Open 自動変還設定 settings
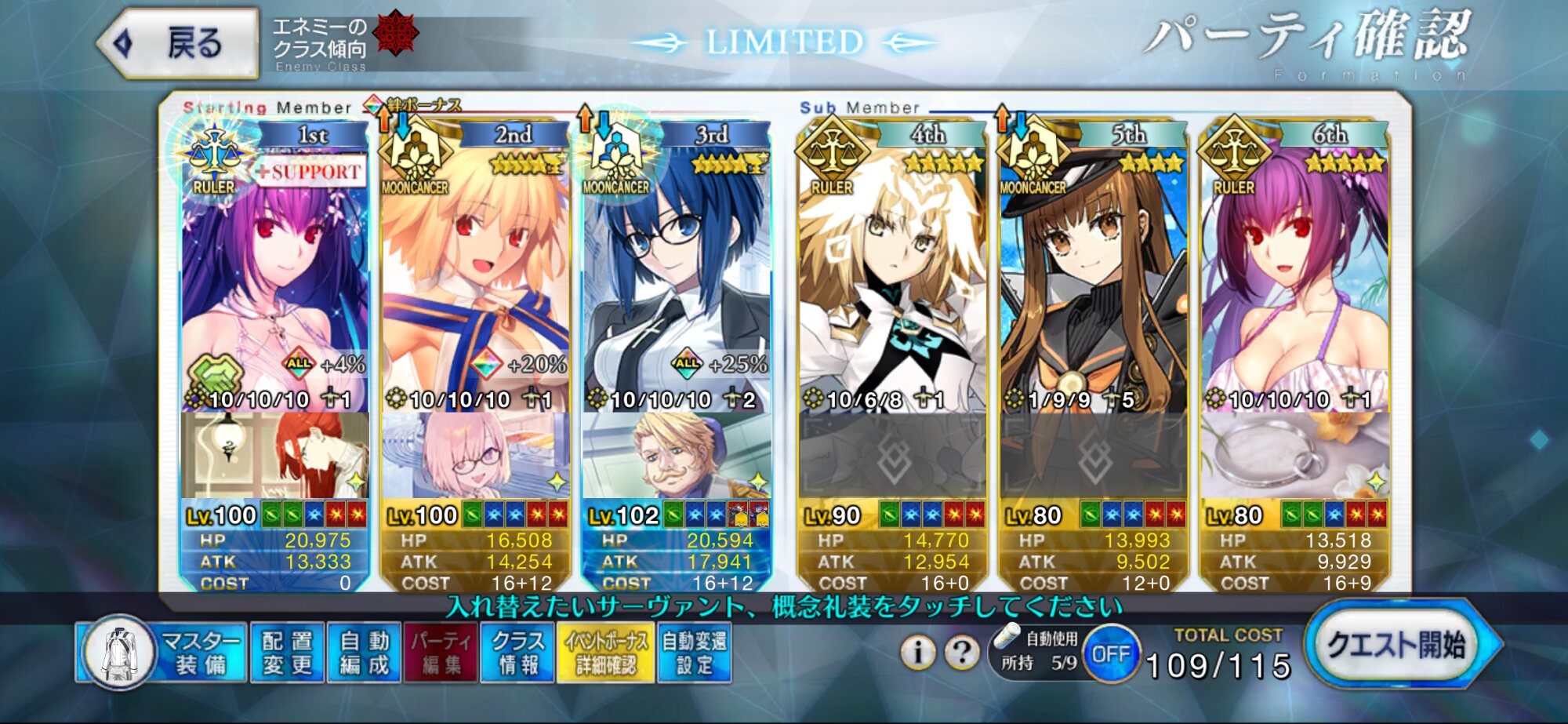The width and height of the screenshot is (1568, 724). click(695, 653)
